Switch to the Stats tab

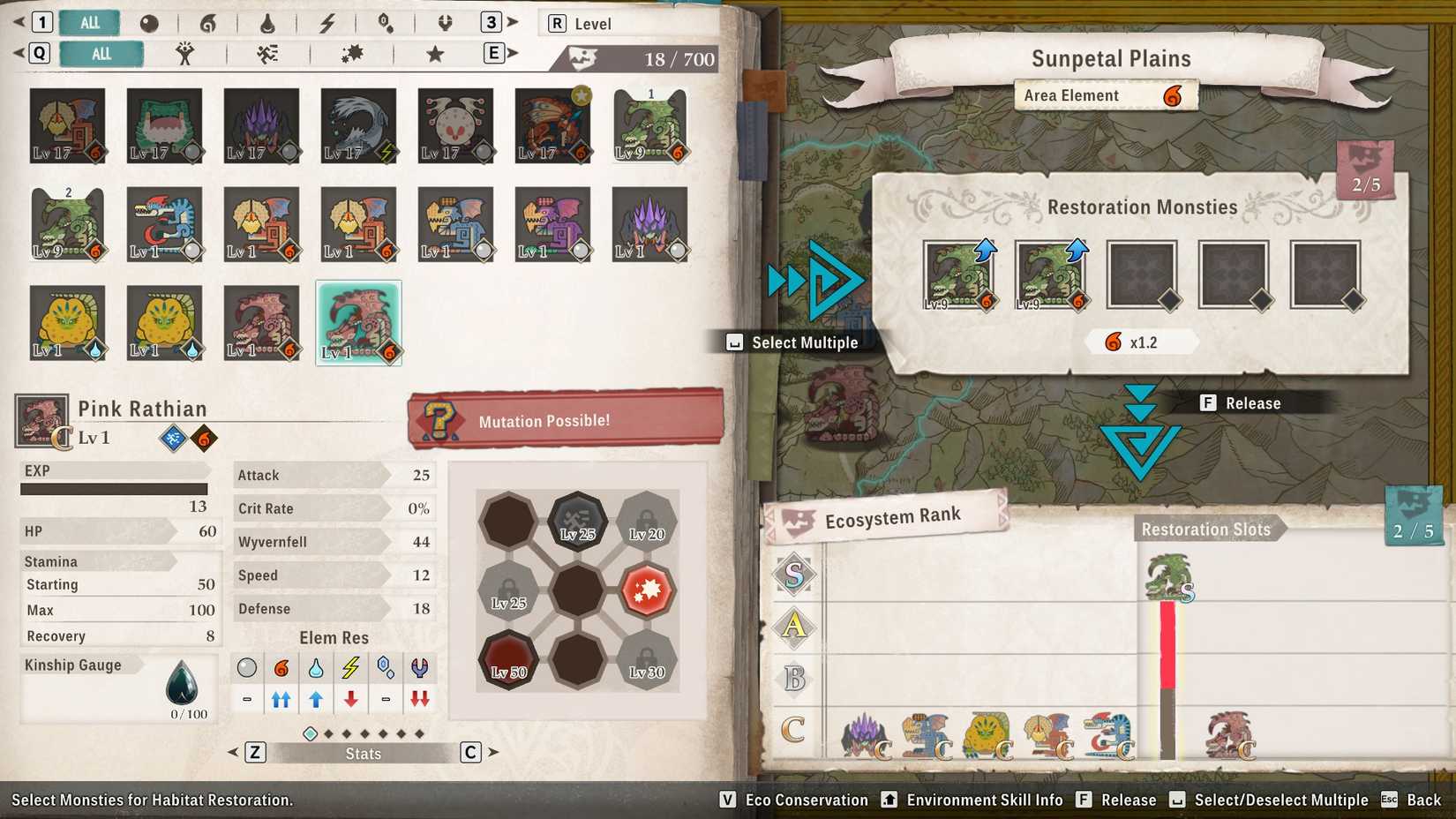pos(364,753)
